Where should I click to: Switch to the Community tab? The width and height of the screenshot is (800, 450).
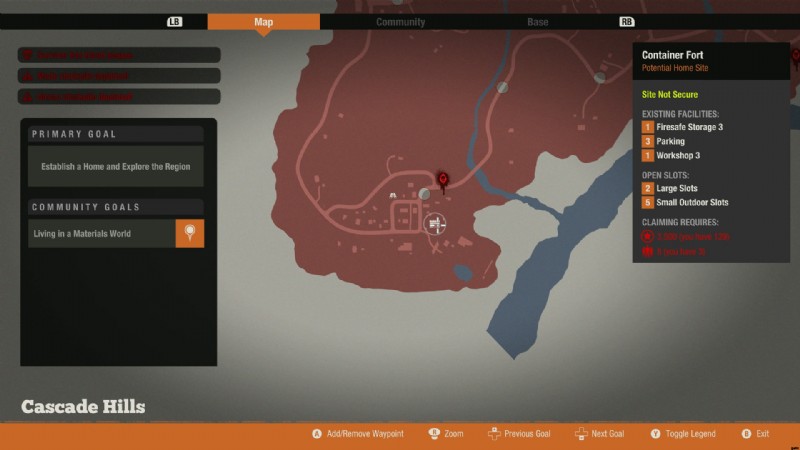[400, 22]
